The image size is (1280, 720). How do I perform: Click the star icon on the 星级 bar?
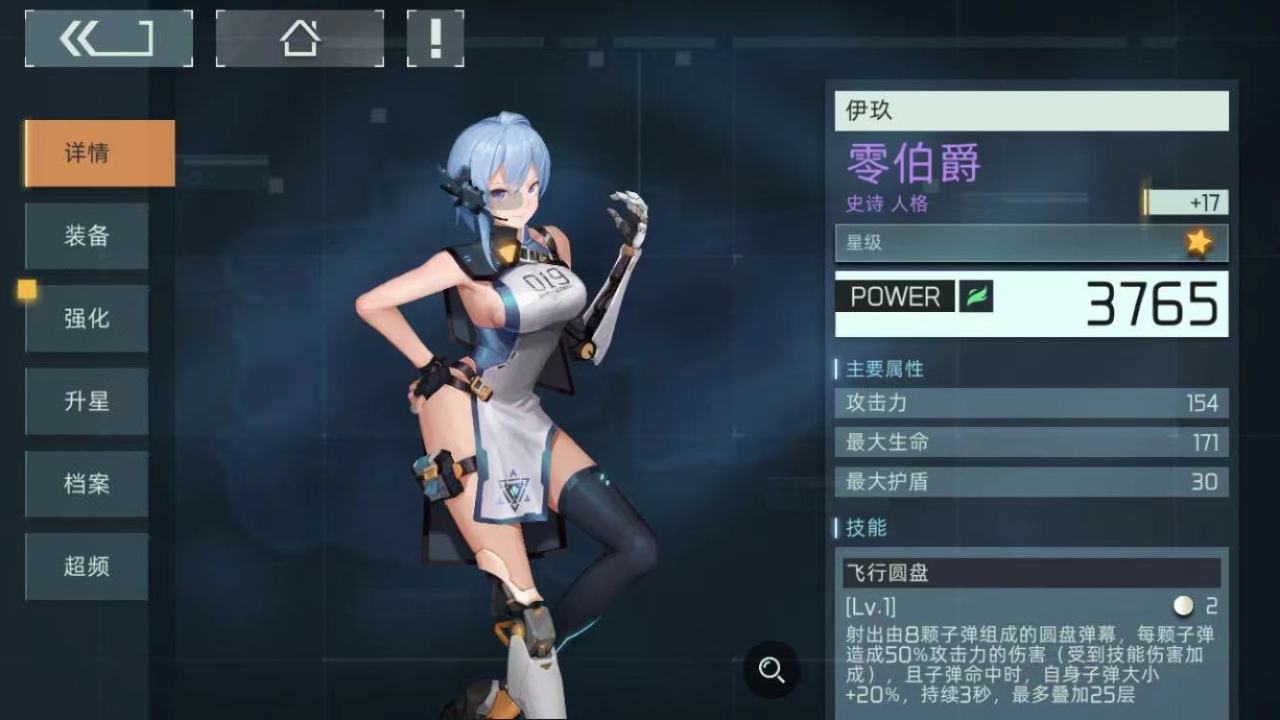[x=1197, y=241]
